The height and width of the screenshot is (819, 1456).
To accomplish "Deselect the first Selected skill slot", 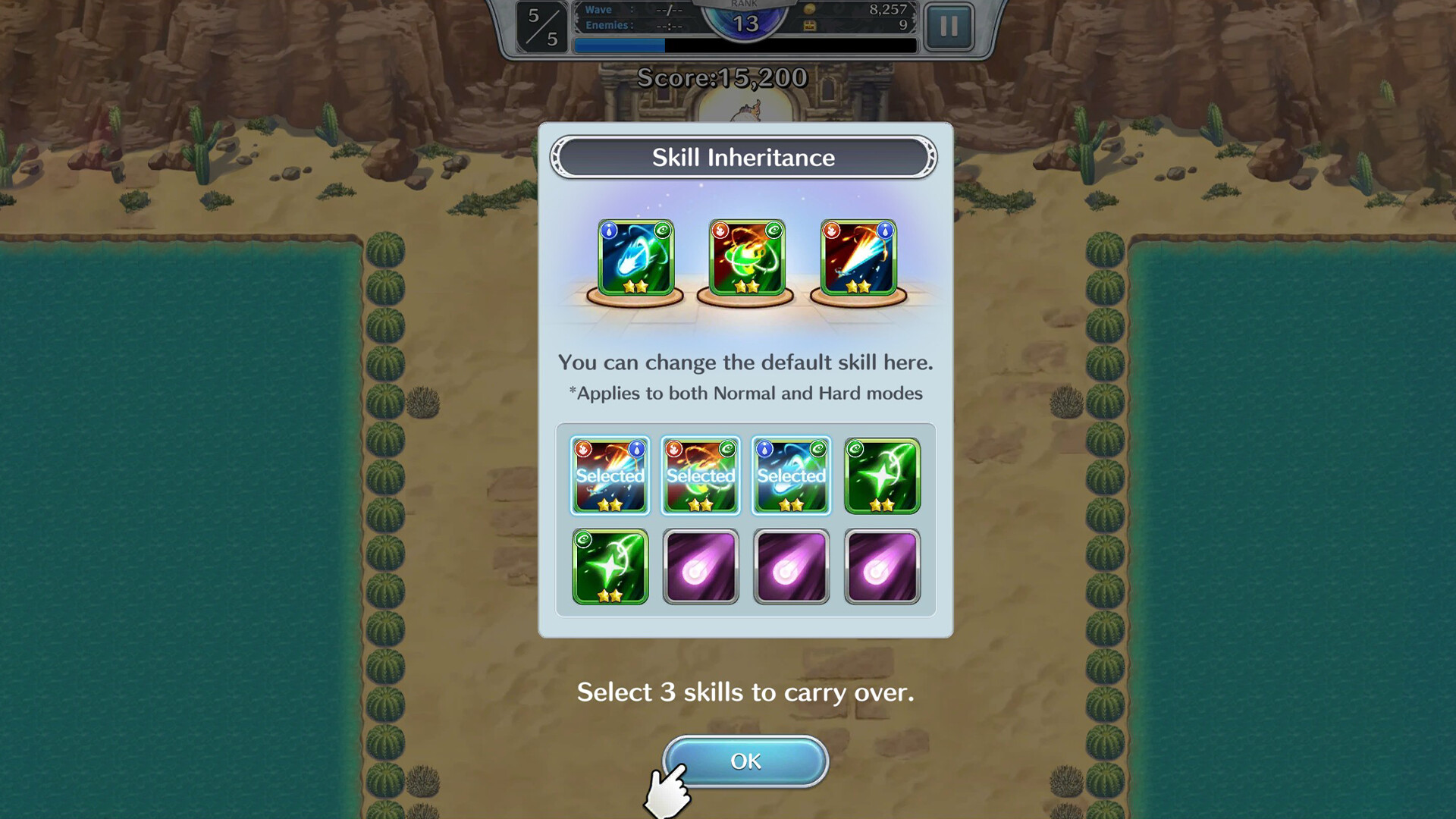I will [610, 475].
